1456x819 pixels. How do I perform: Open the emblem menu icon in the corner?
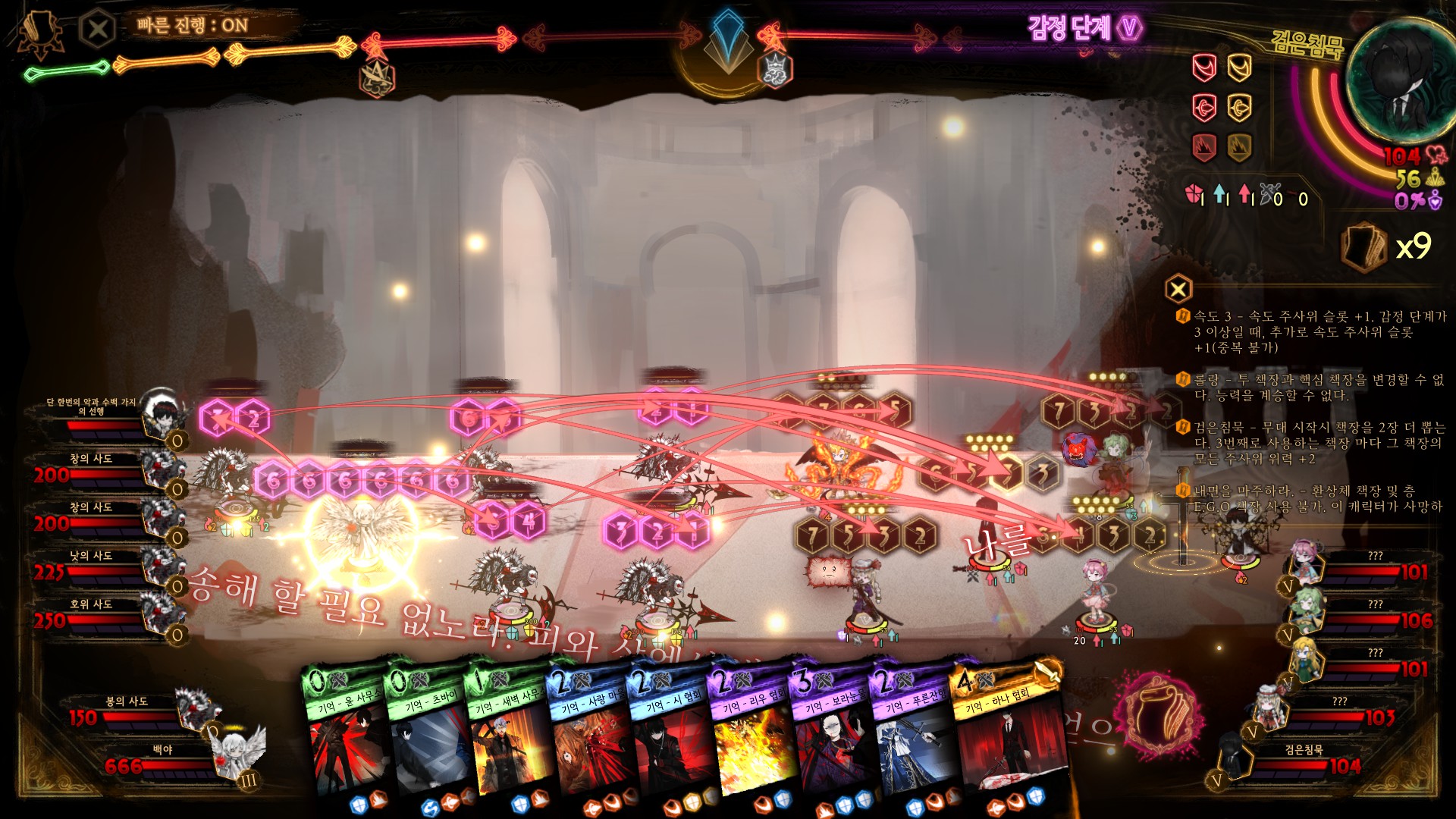pyautogui.click(x=36, y=33)
